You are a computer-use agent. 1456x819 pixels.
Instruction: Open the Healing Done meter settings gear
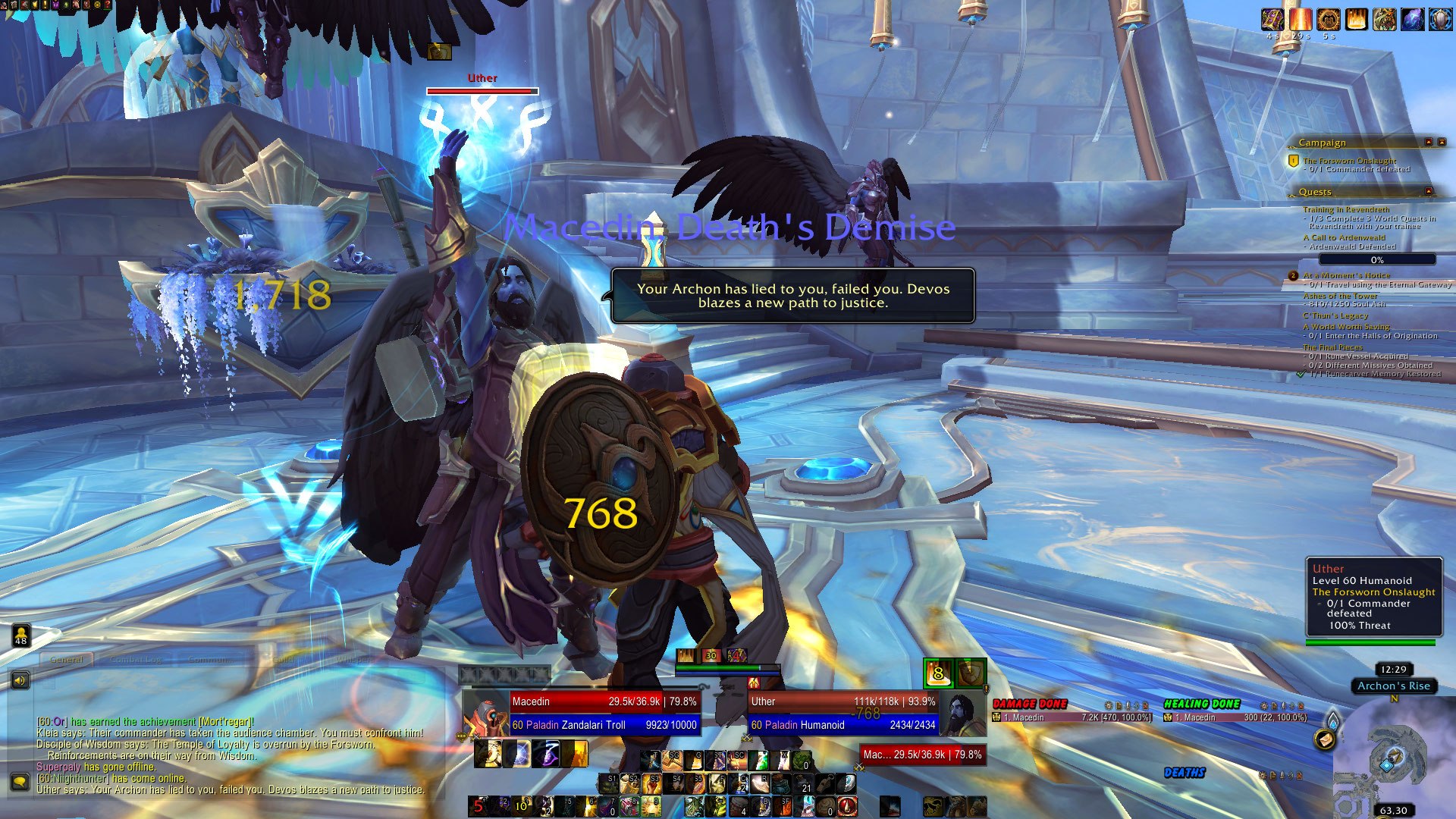click(1263, 706)
